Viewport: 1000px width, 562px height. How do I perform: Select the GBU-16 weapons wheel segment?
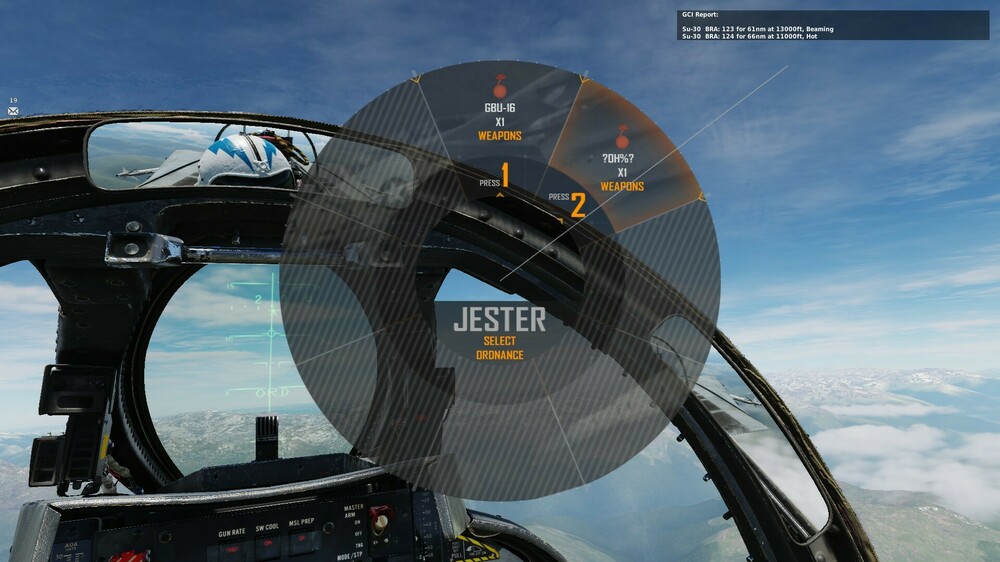[499, 115]
